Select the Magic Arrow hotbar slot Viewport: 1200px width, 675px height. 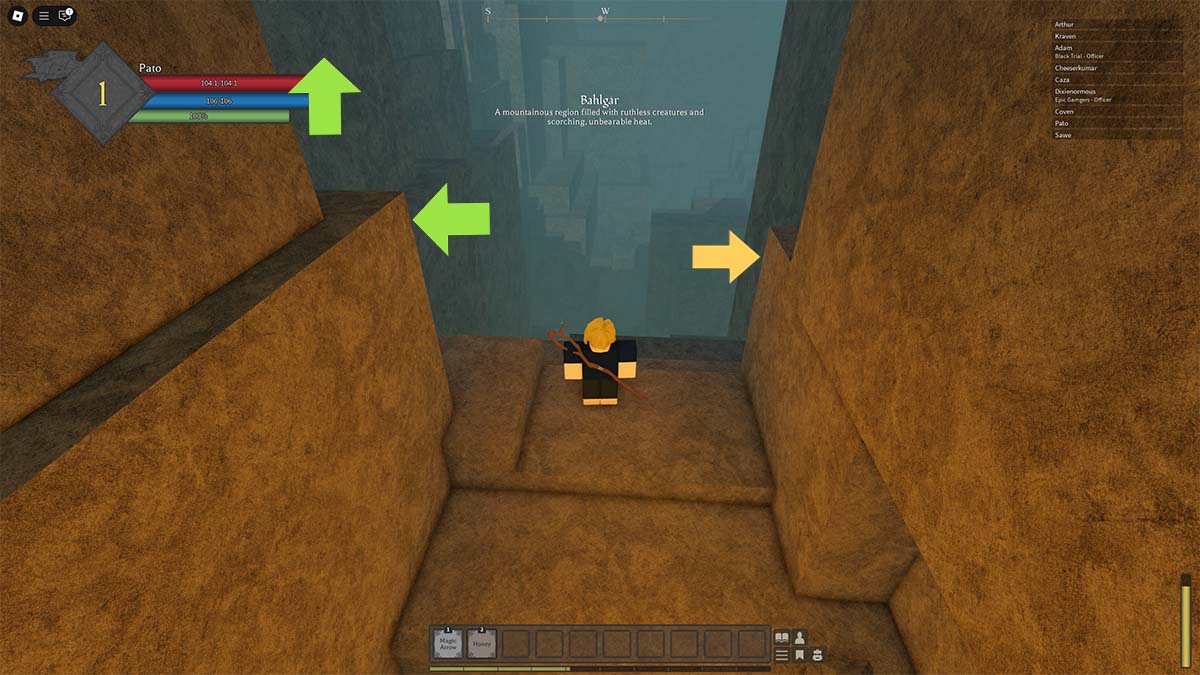coord(449,643)
